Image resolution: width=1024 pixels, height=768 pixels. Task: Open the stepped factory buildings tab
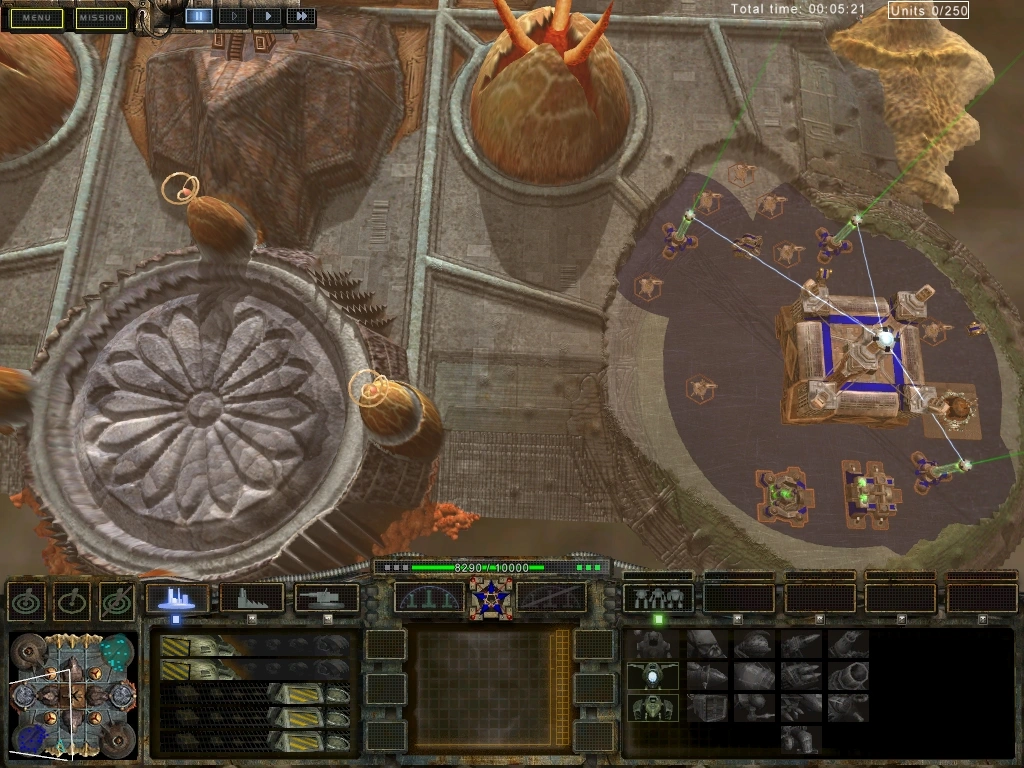251,598
